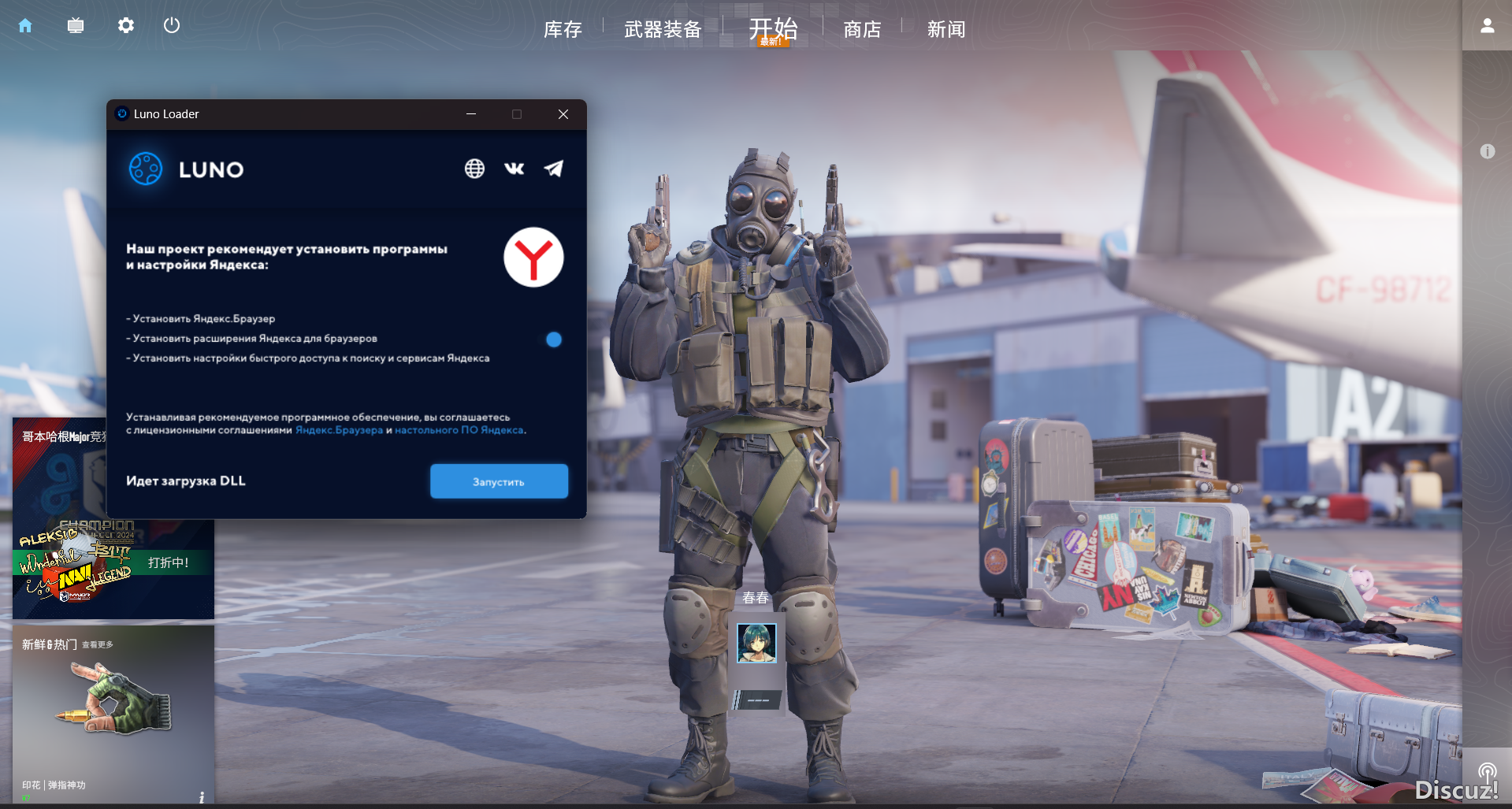1512x809 pixels.
Task: Open the 武器装备 loadout tab
Action: point(663,30)
